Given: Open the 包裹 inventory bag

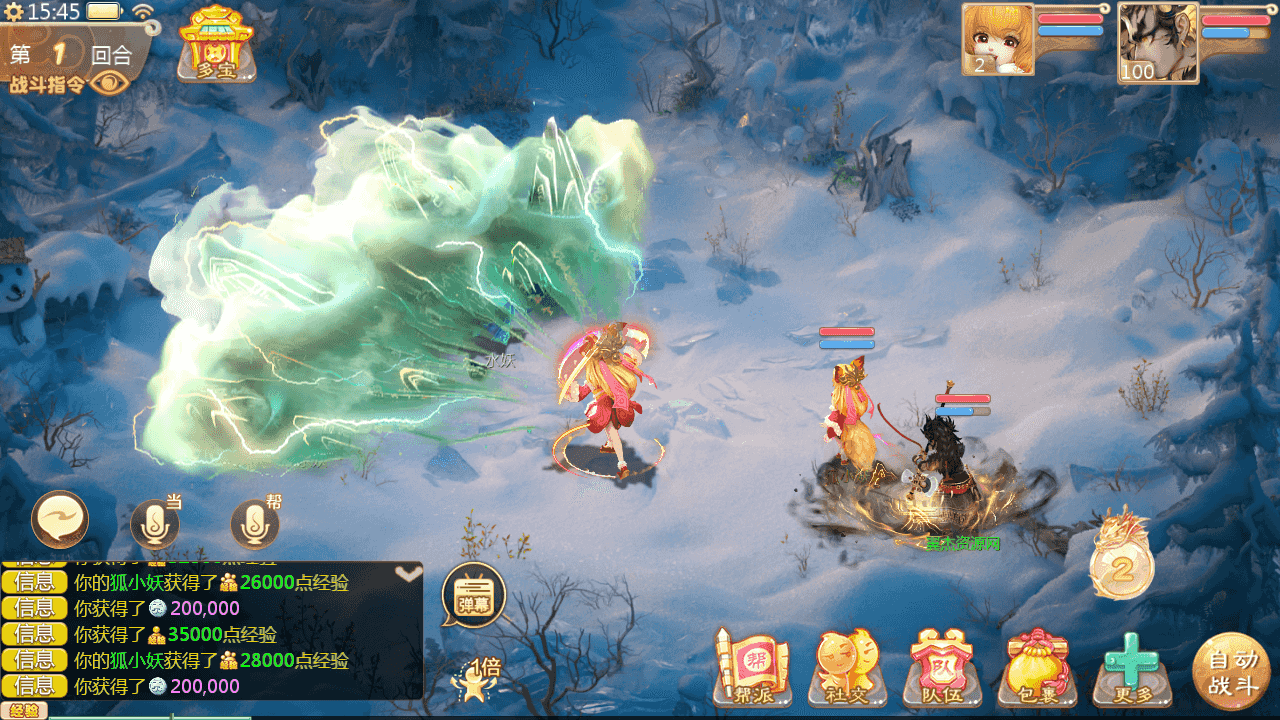Looking at the screenshot, I should [1036, 667].
